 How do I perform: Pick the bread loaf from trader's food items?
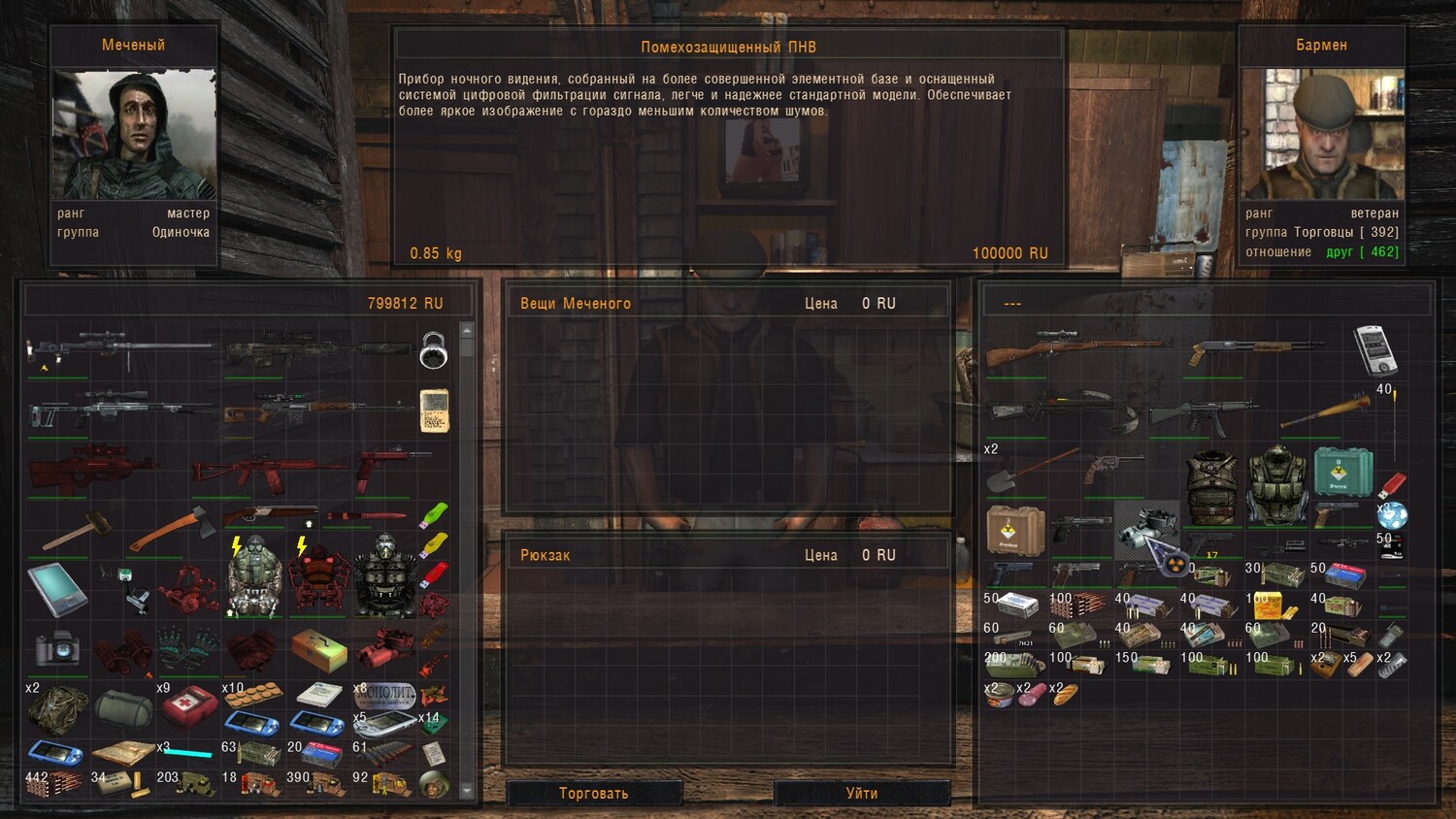pos(1065,695)
